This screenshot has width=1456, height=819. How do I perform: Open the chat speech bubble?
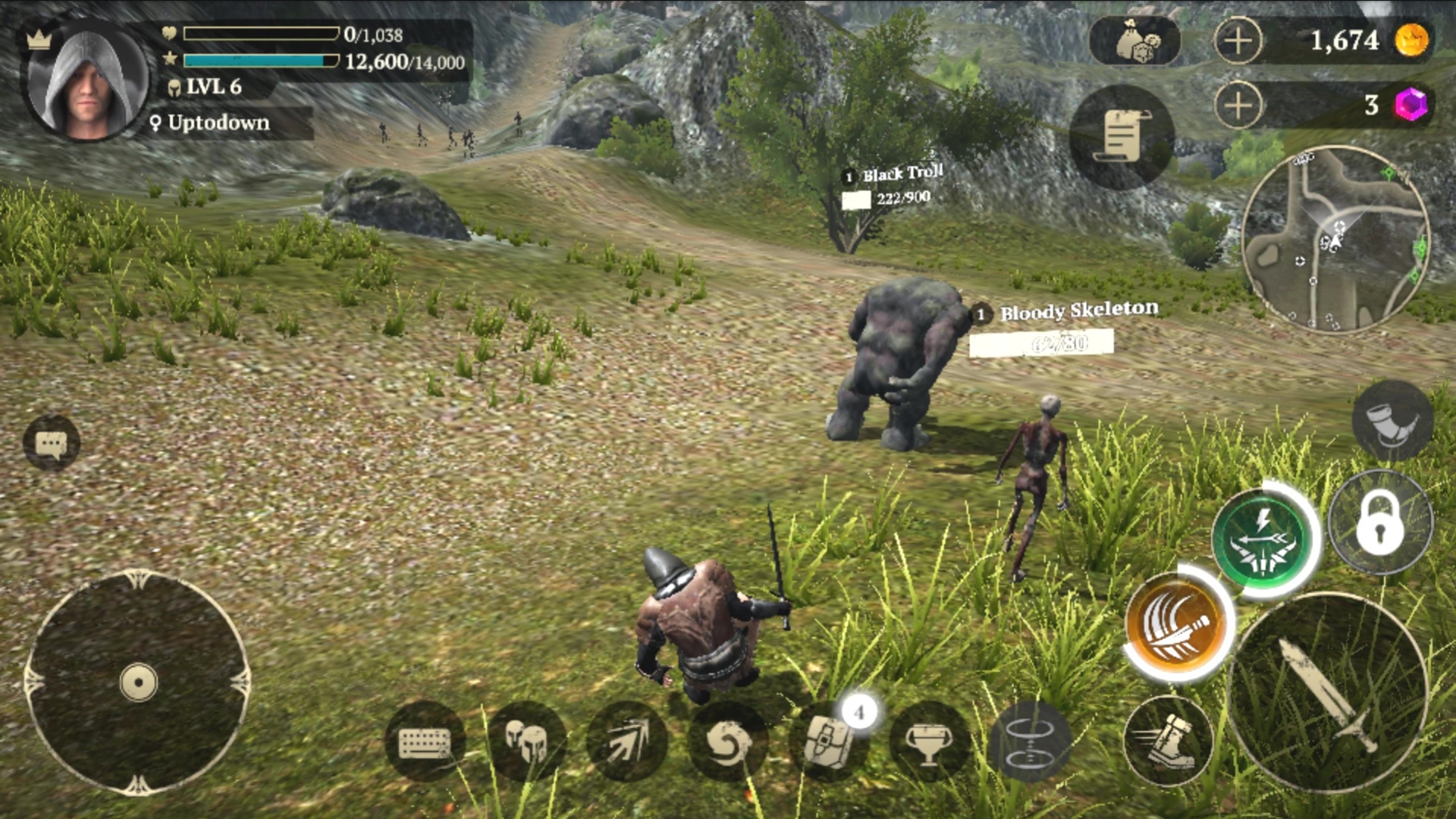coord(51,444)
